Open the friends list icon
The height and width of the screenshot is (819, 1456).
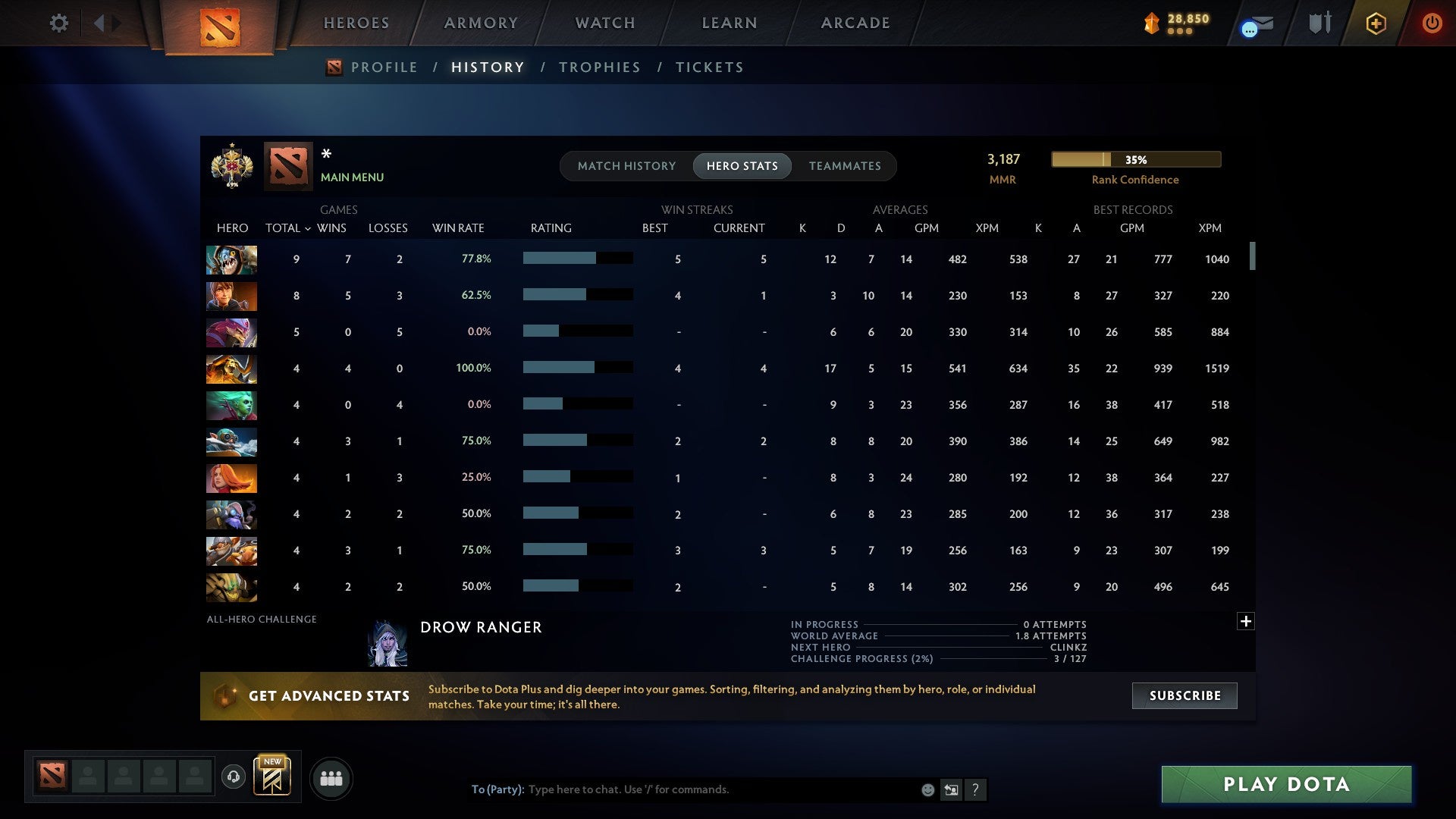coord(331,778)
